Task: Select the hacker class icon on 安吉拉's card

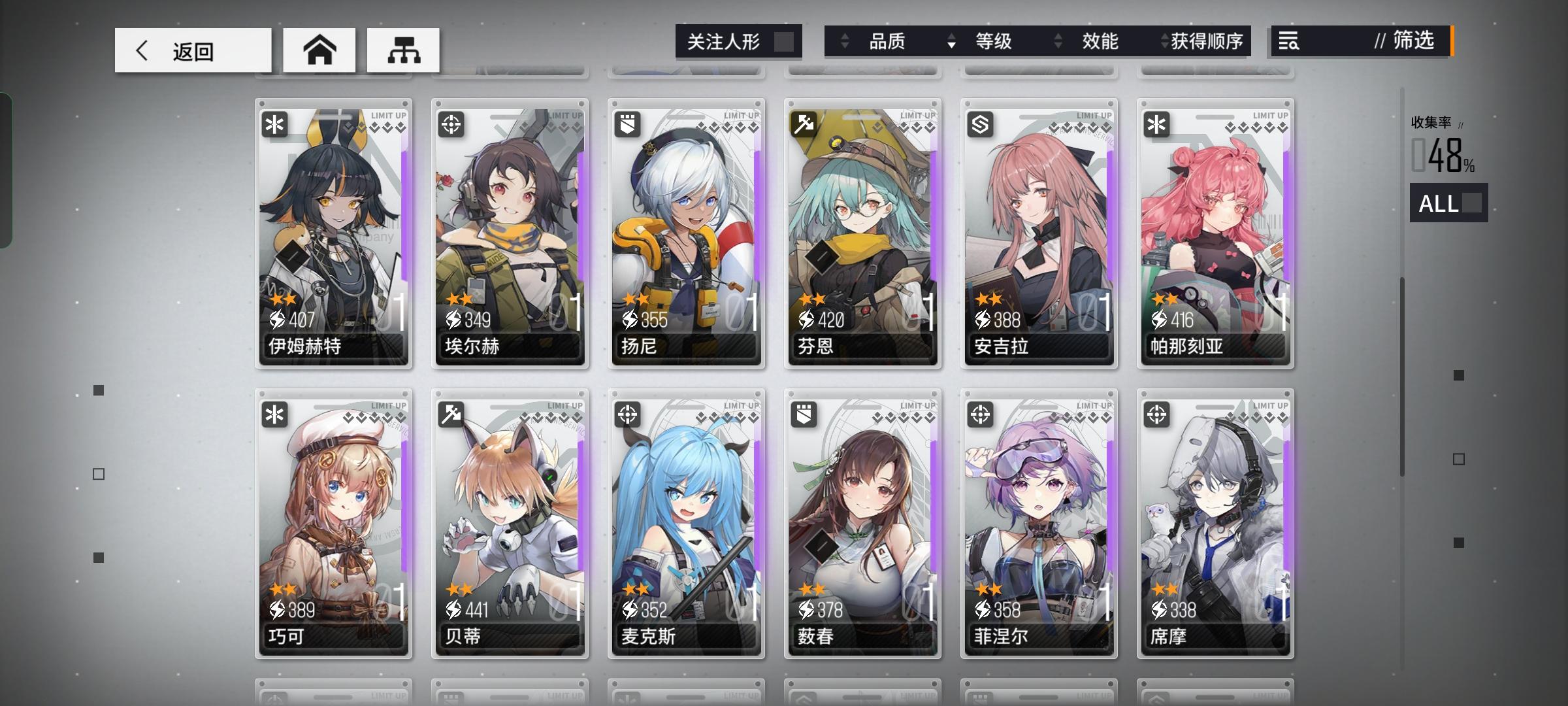Action: (980, 124)
